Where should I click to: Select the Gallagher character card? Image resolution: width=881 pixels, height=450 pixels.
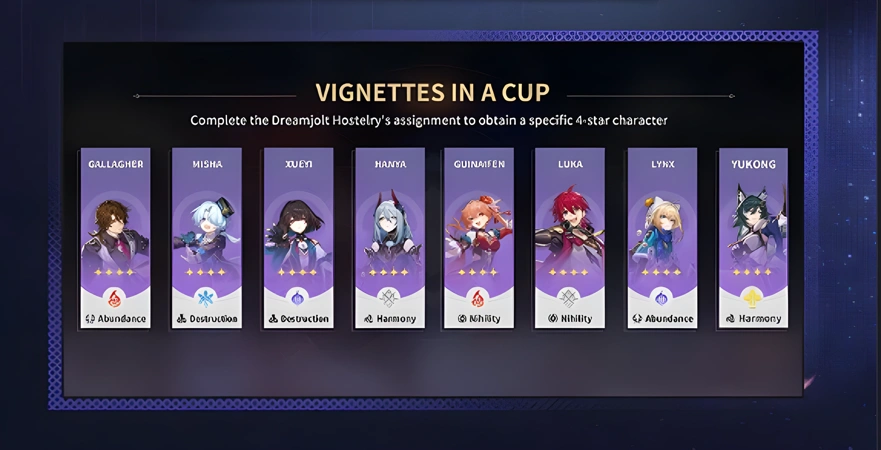tap(115, 238)
